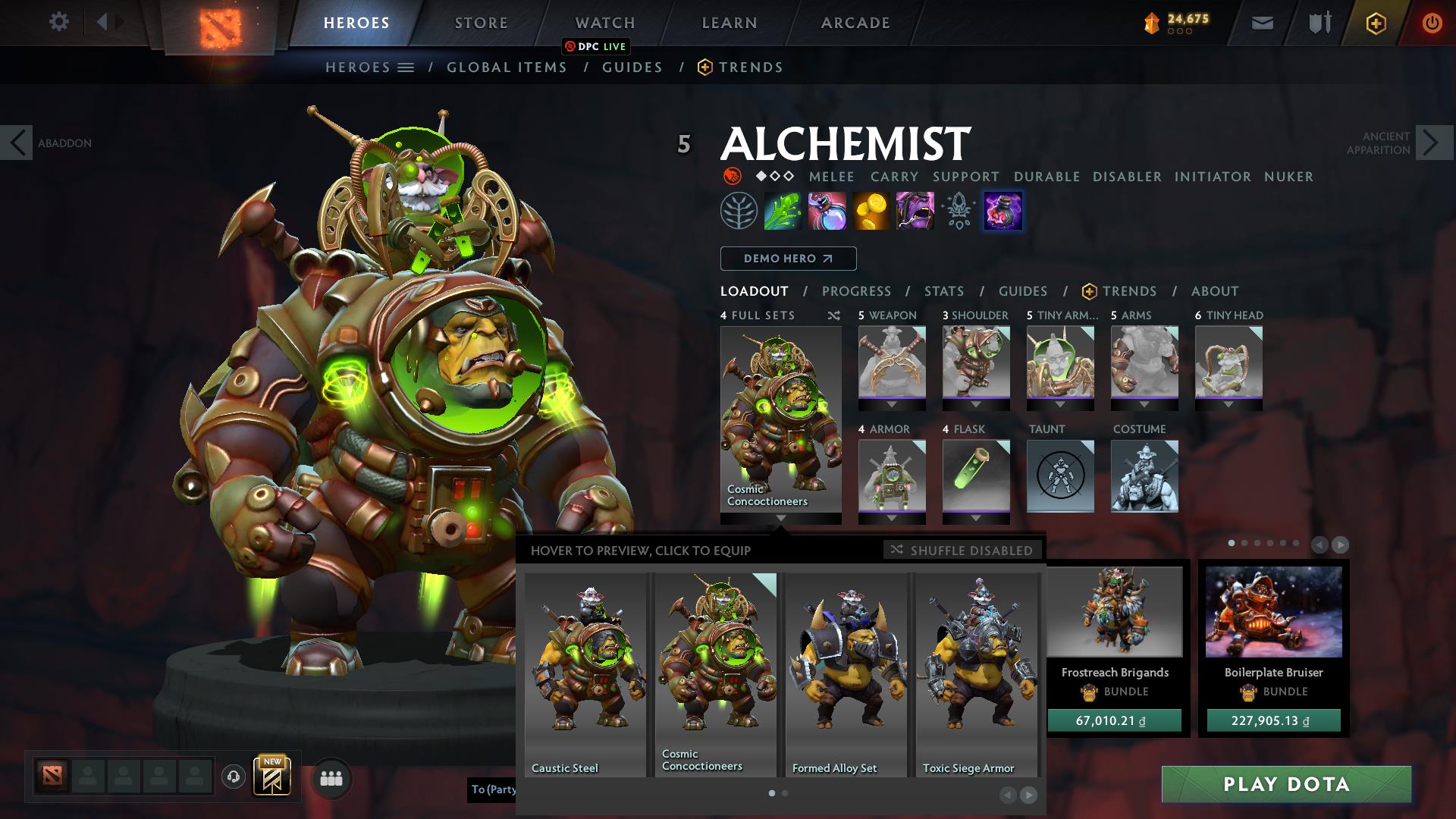Expand the hamburger menu next to HEROES breadcrumb
The height and width of the screenshot is (819, 1456).
click(406, 67)
